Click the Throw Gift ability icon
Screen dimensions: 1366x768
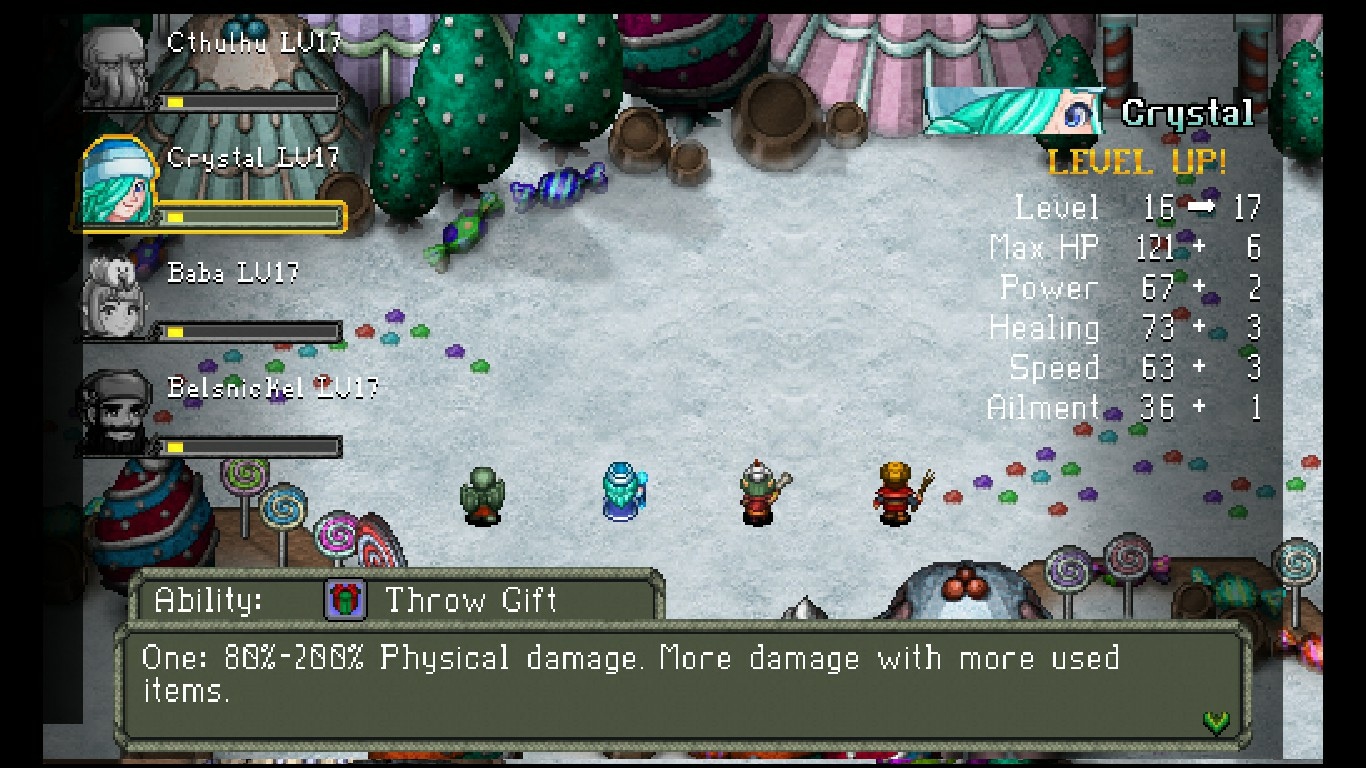(345, 600)
